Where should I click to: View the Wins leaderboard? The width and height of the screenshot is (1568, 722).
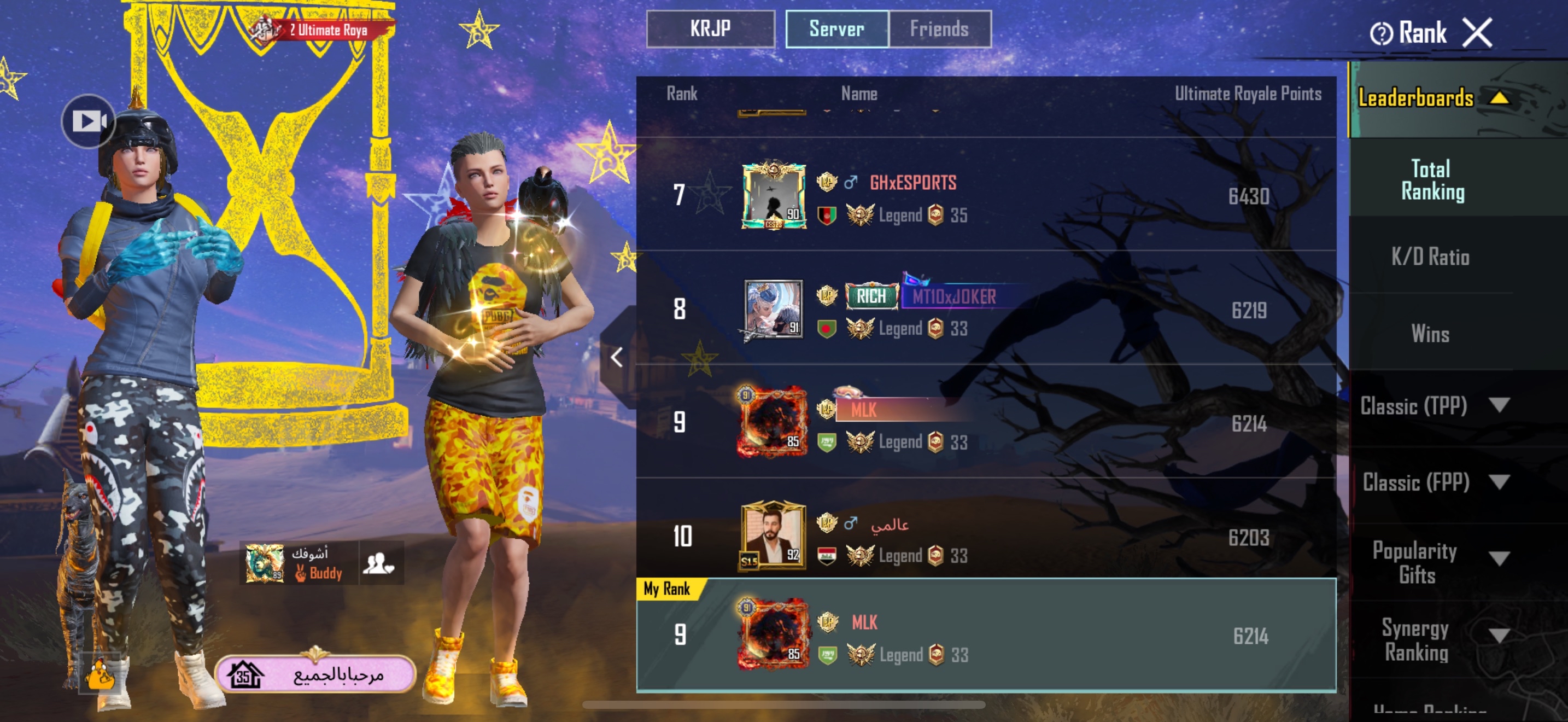[1430, 334]
